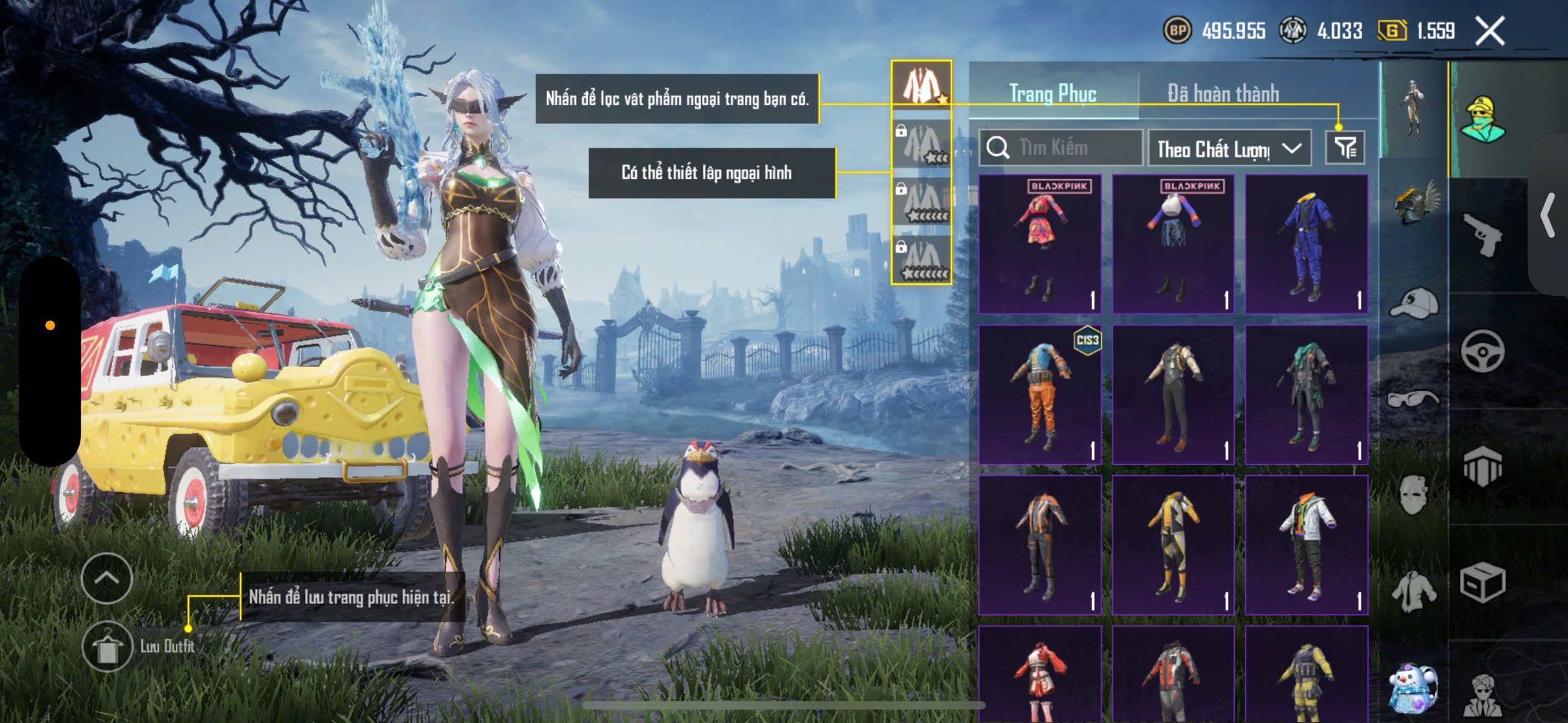
Task: Pick the white jacket with green hood outfit
Action: pos(1306,545)
